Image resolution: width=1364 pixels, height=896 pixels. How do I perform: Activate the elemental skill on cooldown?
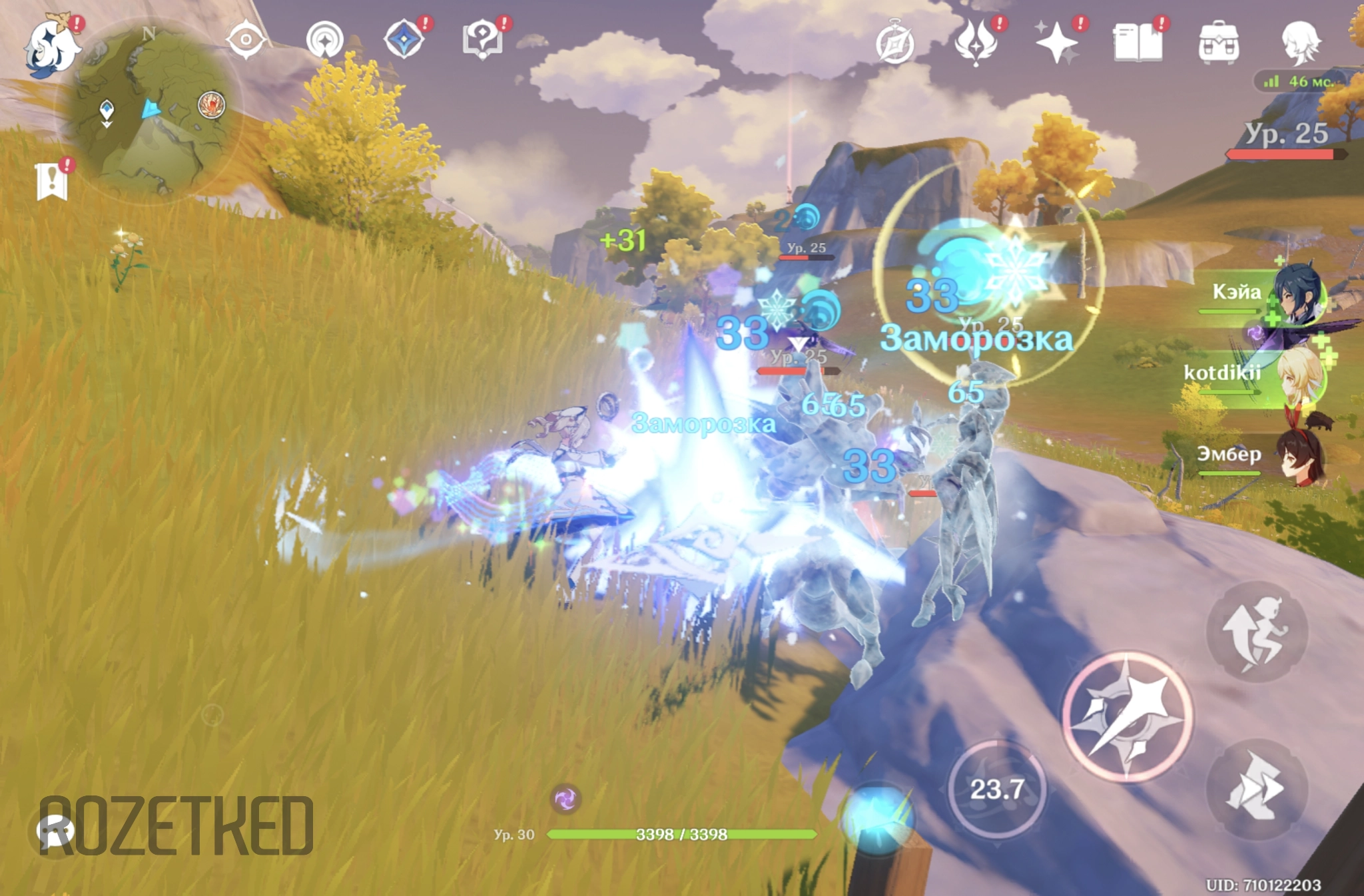tap(997, 789)
